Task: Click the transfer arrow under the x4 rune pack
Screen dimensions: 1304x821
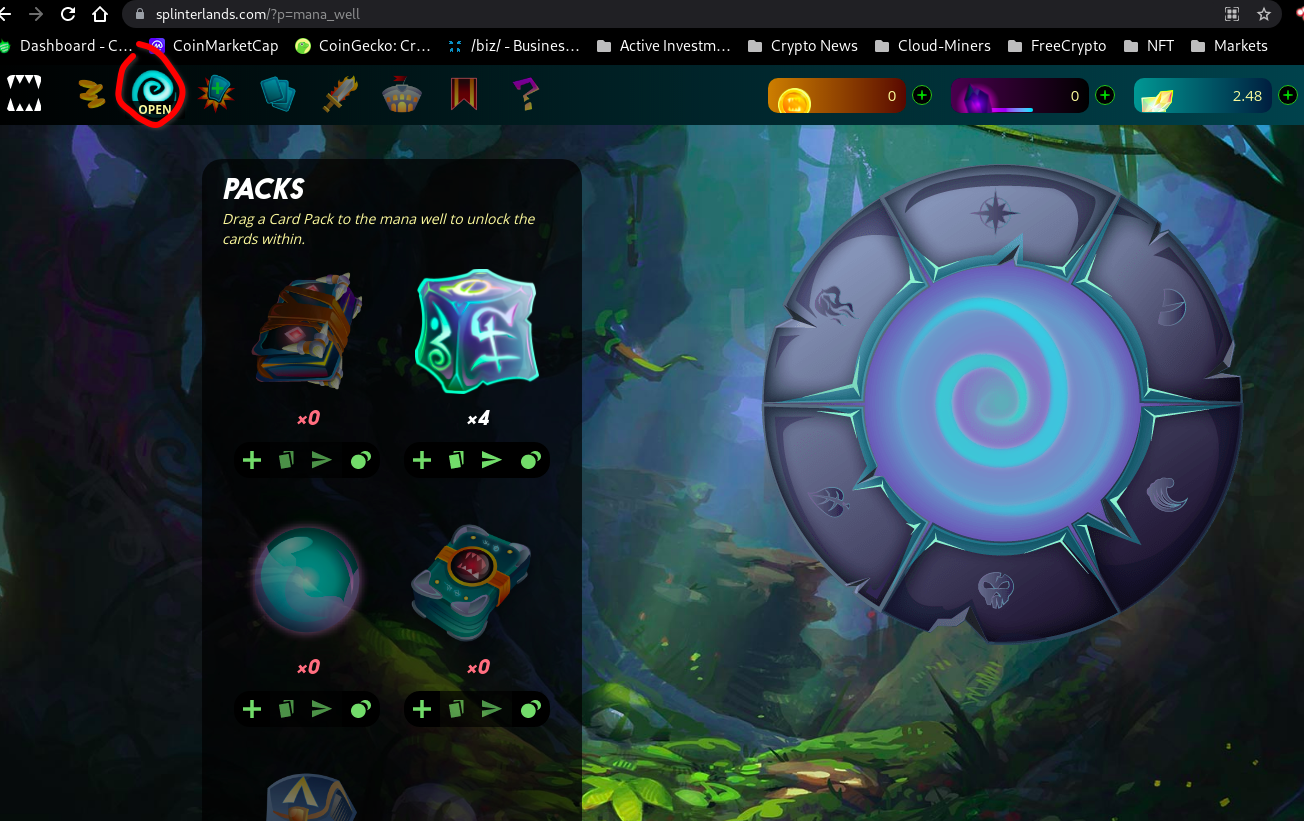Action: click(491, 460)
